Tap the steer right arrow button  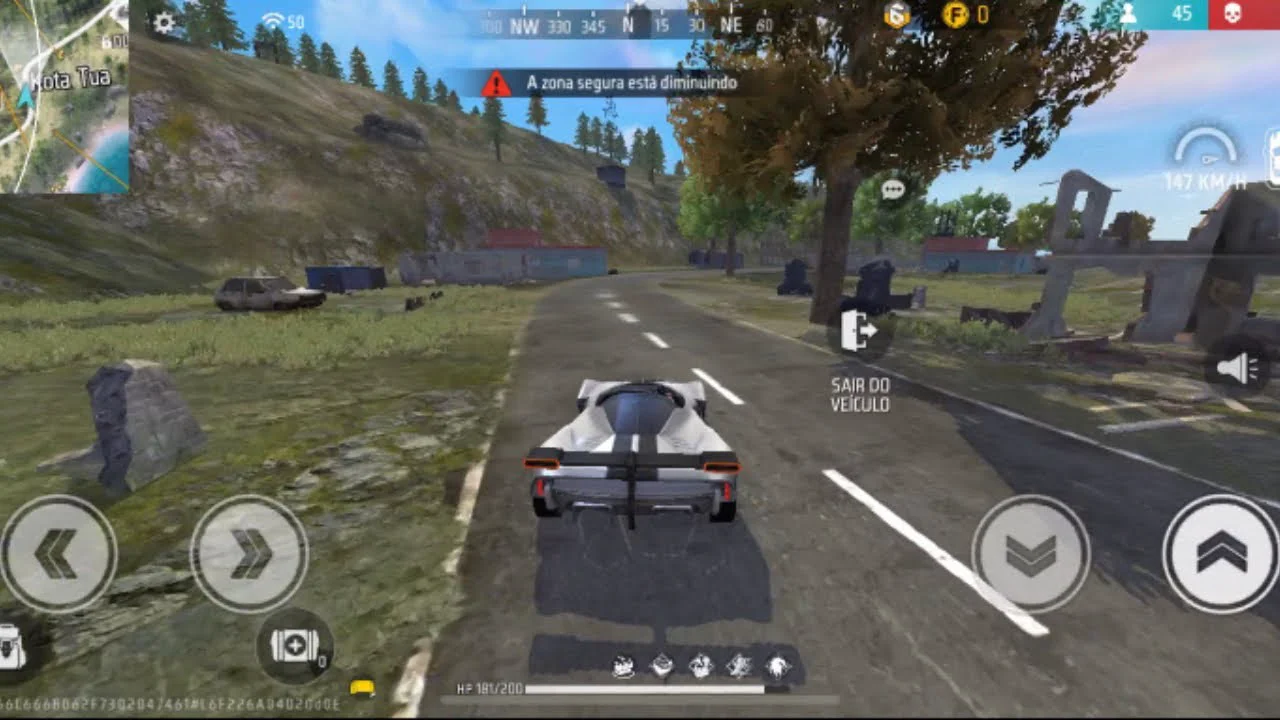pyautogui.click(x=249, y=554)
